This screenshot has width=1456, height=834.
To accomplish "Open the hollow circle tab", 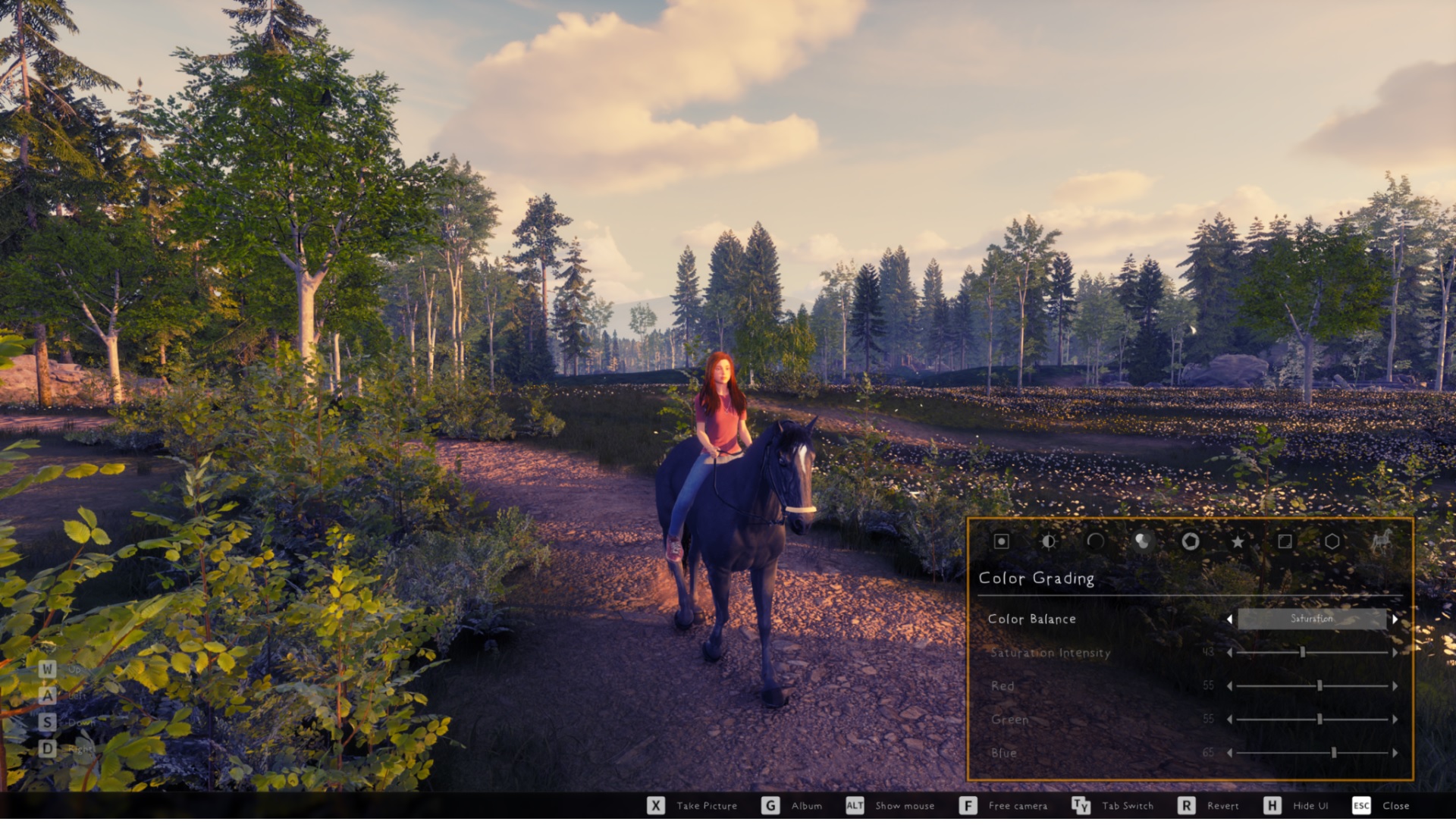I will coord(1095,541).
